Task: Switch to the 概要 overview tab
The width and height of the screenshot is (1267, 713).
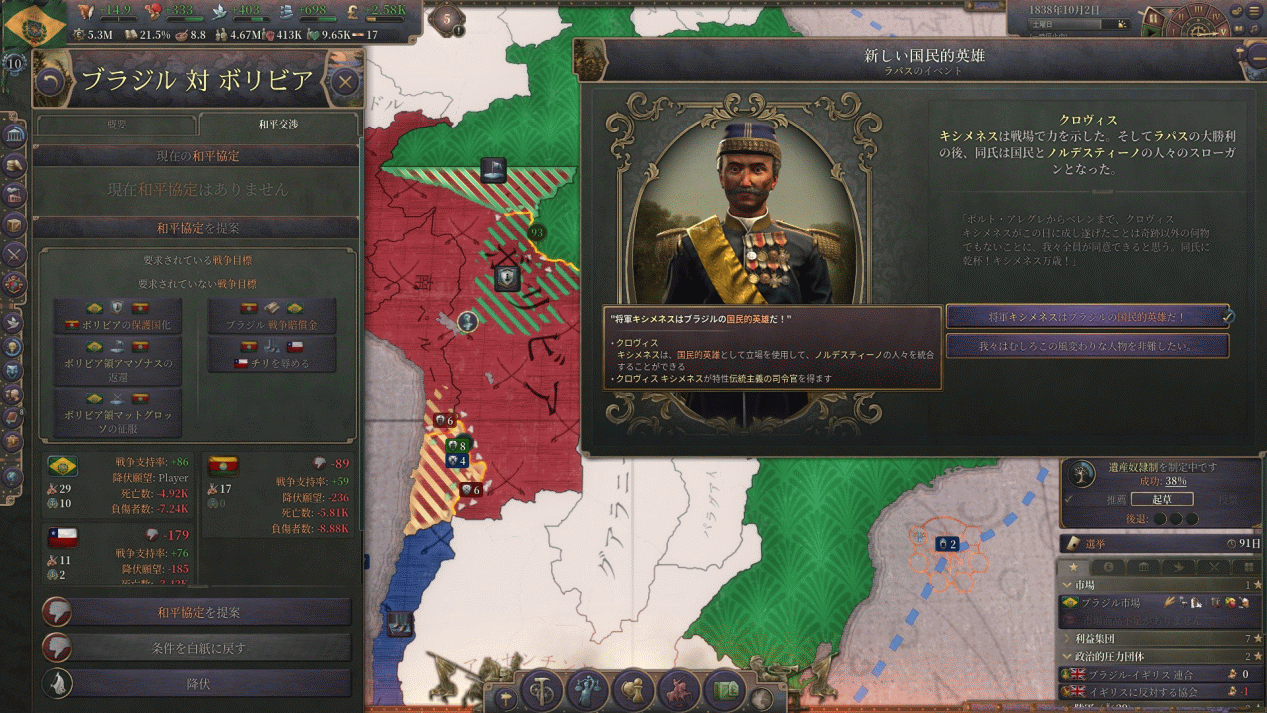Action: click(116, 125)
